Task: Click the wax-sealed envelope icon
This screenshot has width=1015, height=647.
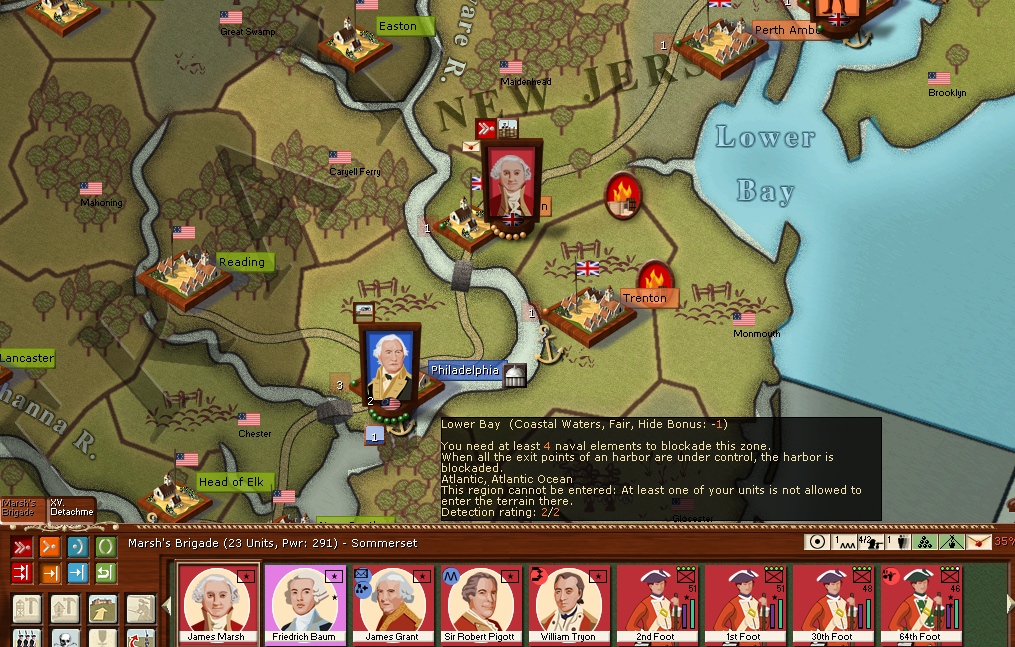Action: point(471,146)
